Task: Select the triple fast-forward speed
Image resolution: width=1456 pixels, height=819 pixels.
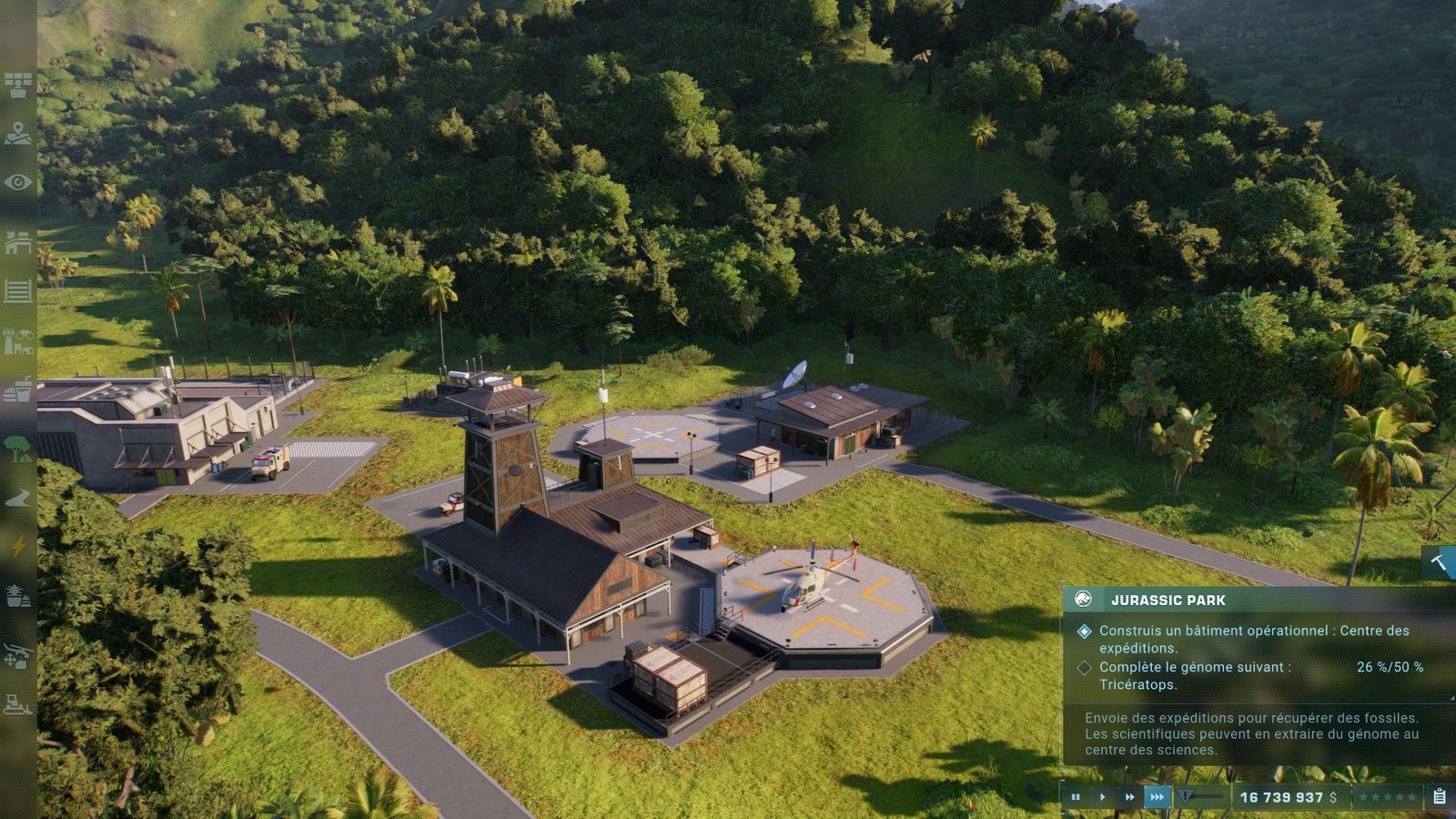Action: (x=1157, y=797)
